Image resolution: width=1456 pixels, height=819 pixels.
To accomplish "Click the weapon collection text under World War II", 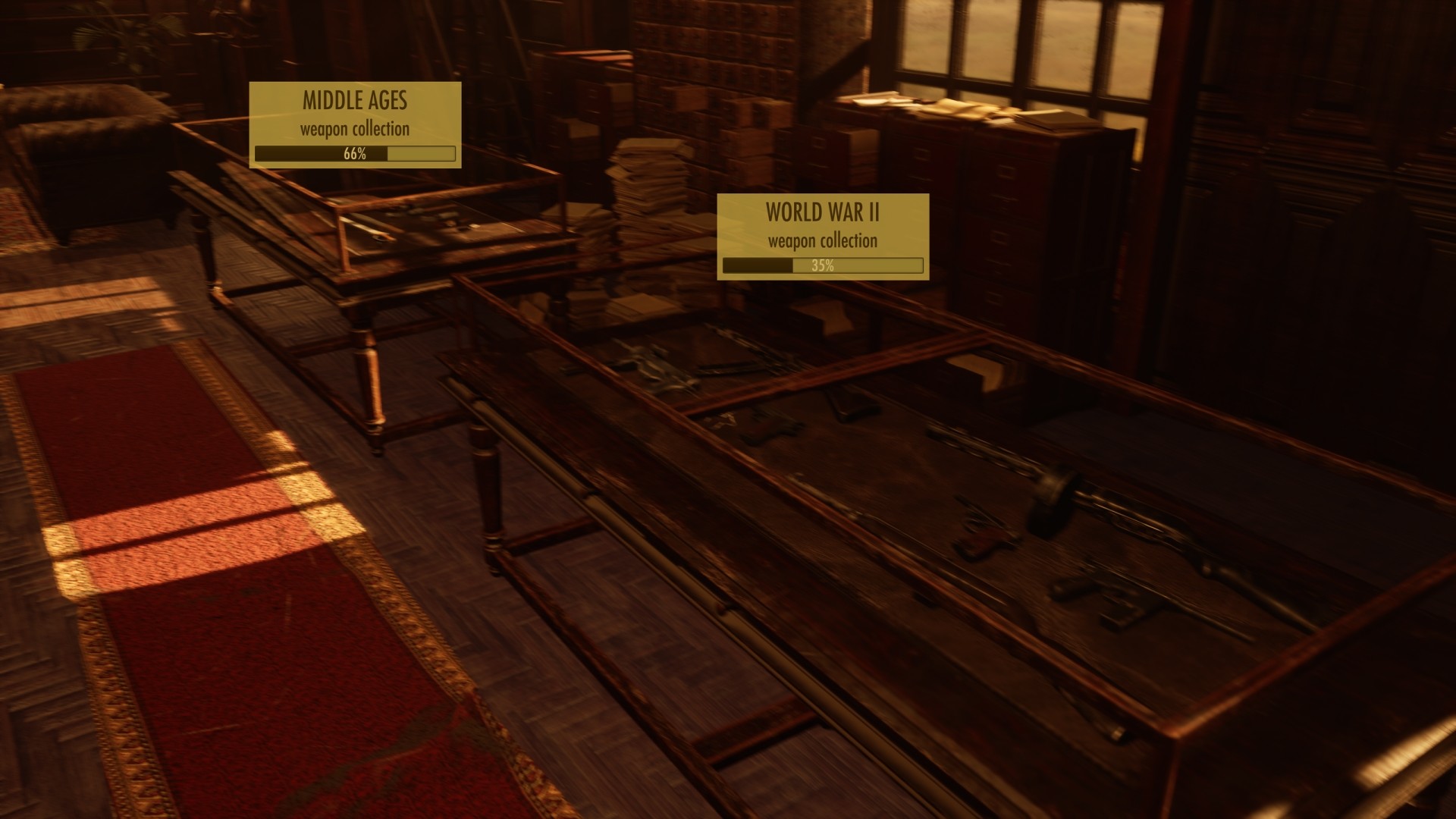I will pos(823,243).
